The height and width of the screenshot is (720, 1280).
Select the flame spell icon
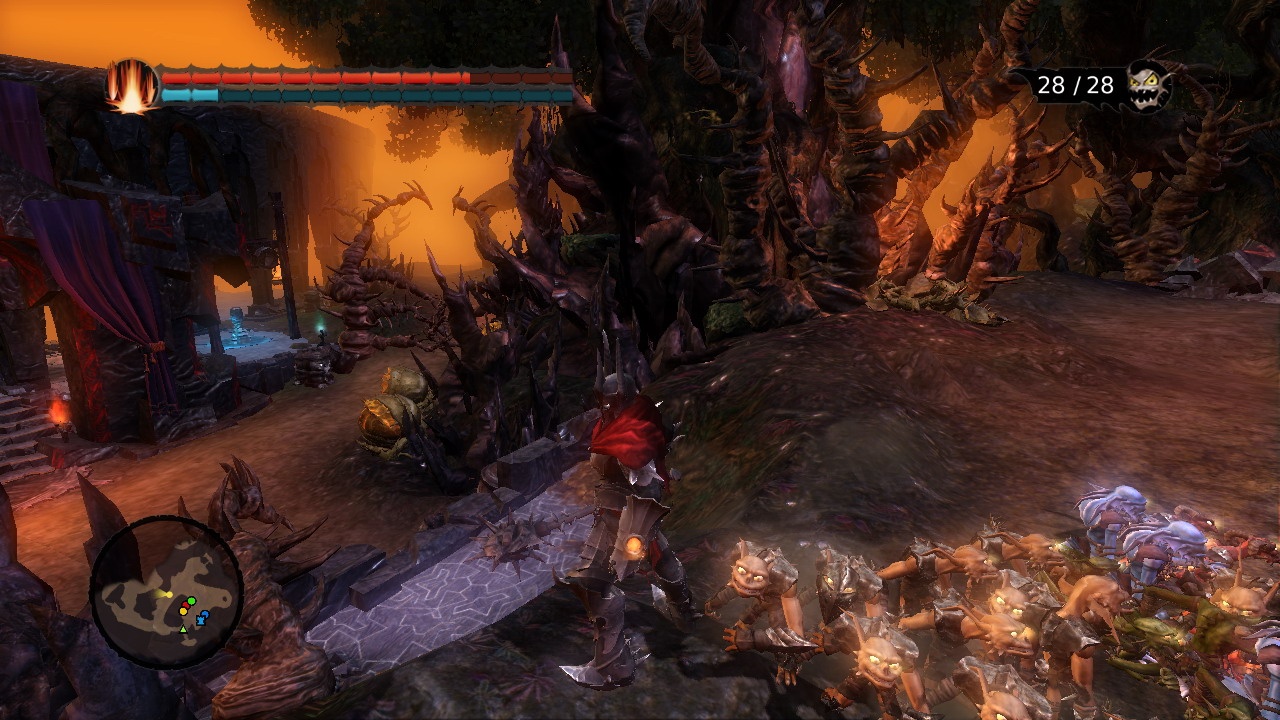[132, 86]
